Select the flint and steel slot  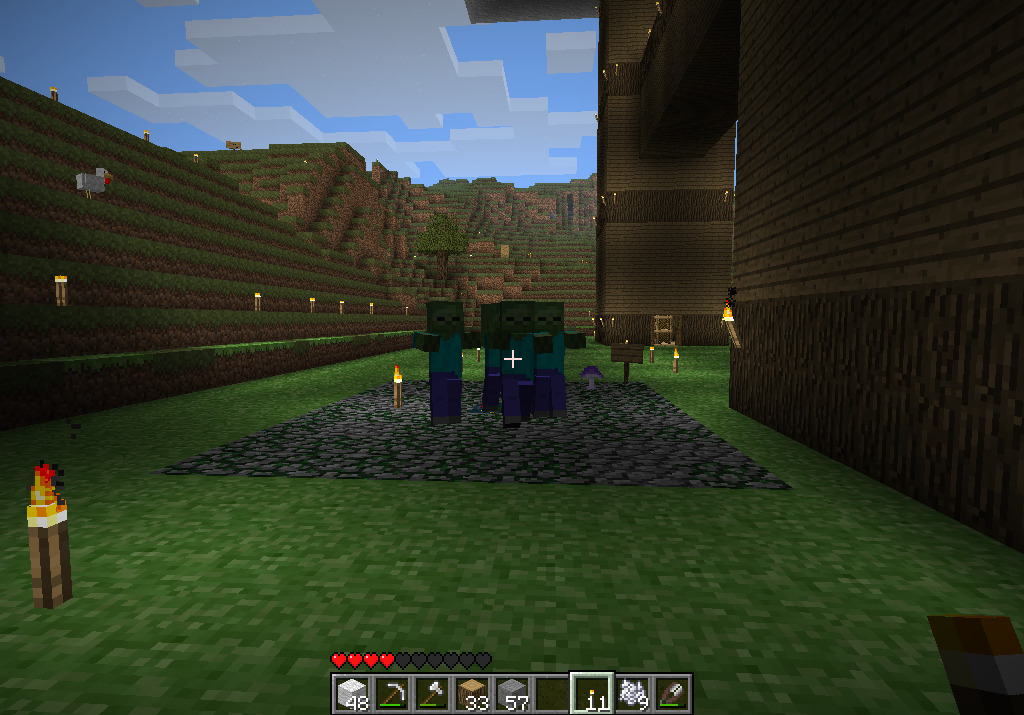coord(671,693)
